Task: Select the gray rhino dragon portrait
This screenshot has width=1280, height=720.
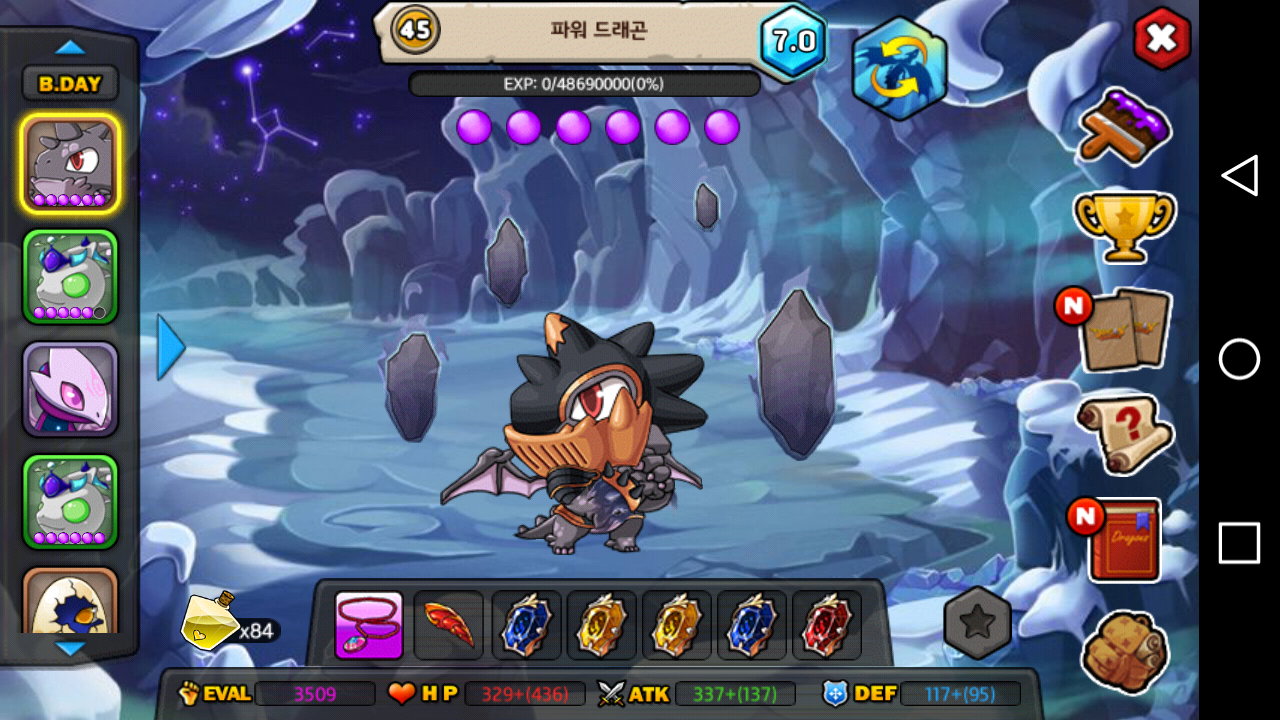Action: [70, 164]
